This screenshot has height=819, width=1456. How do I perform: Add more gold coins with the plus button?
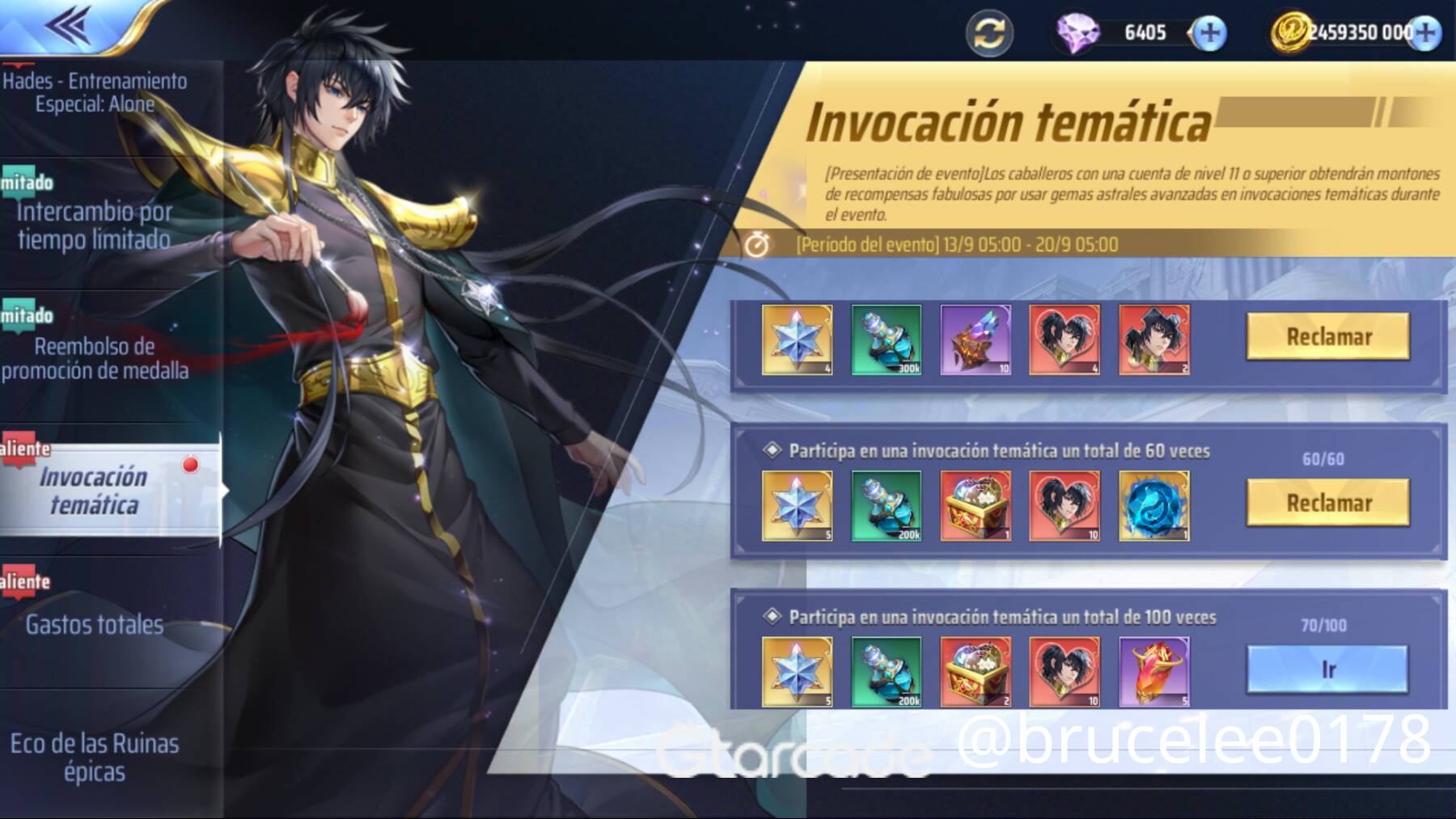pyautogui.click(x=1425, y=33)
